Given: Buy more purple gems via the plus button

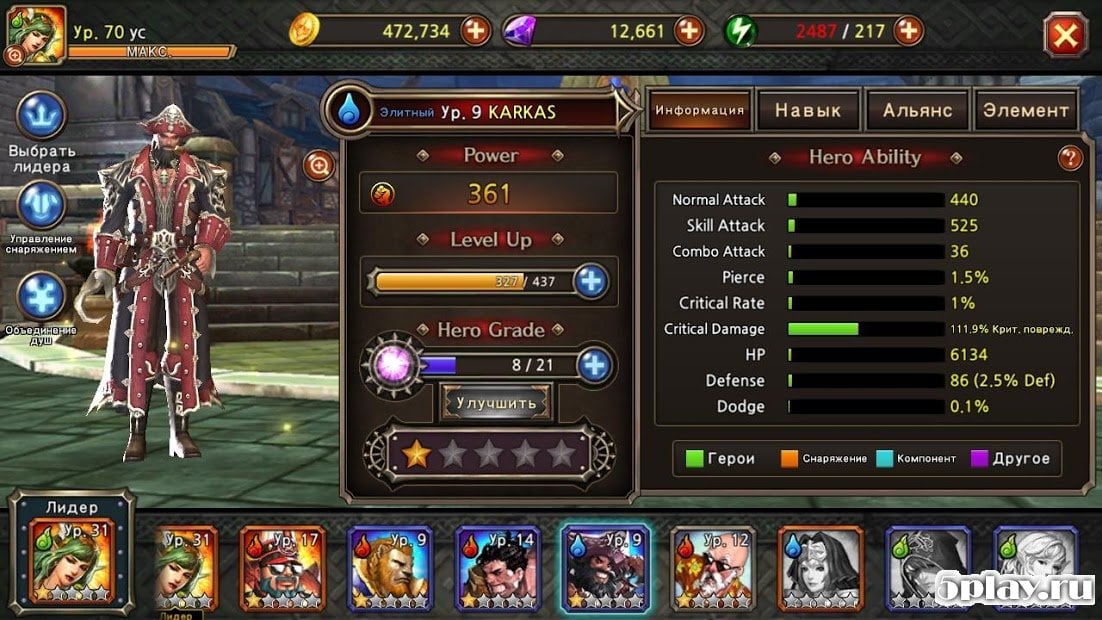Looking at the screenshot, I should [689, 31].
